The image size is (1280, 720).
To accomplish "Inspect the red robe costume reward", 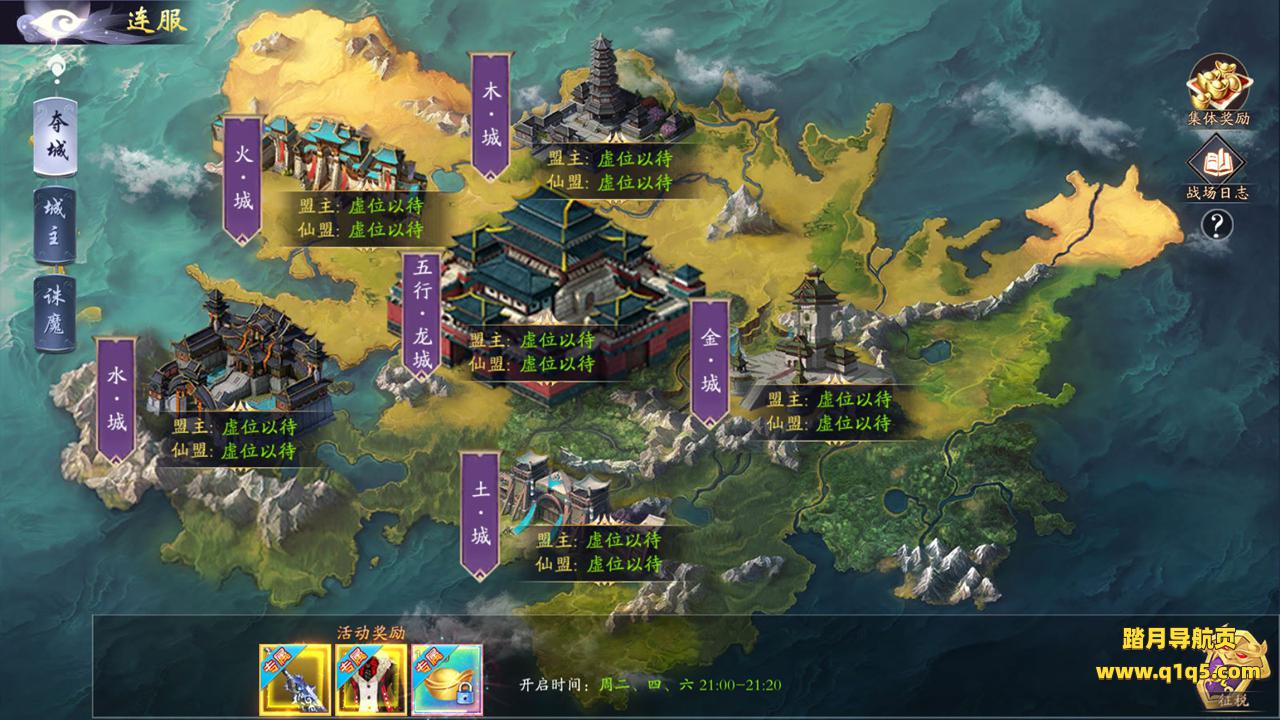I will 370,680.
